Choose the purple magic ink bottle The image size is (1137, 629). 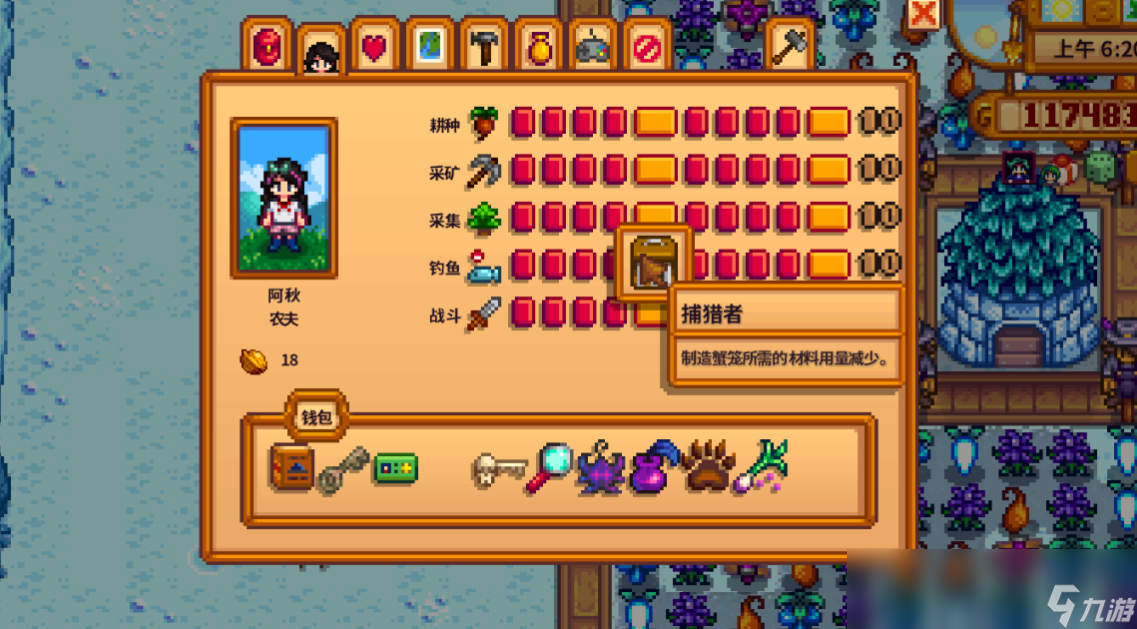[x=655, y=467]
